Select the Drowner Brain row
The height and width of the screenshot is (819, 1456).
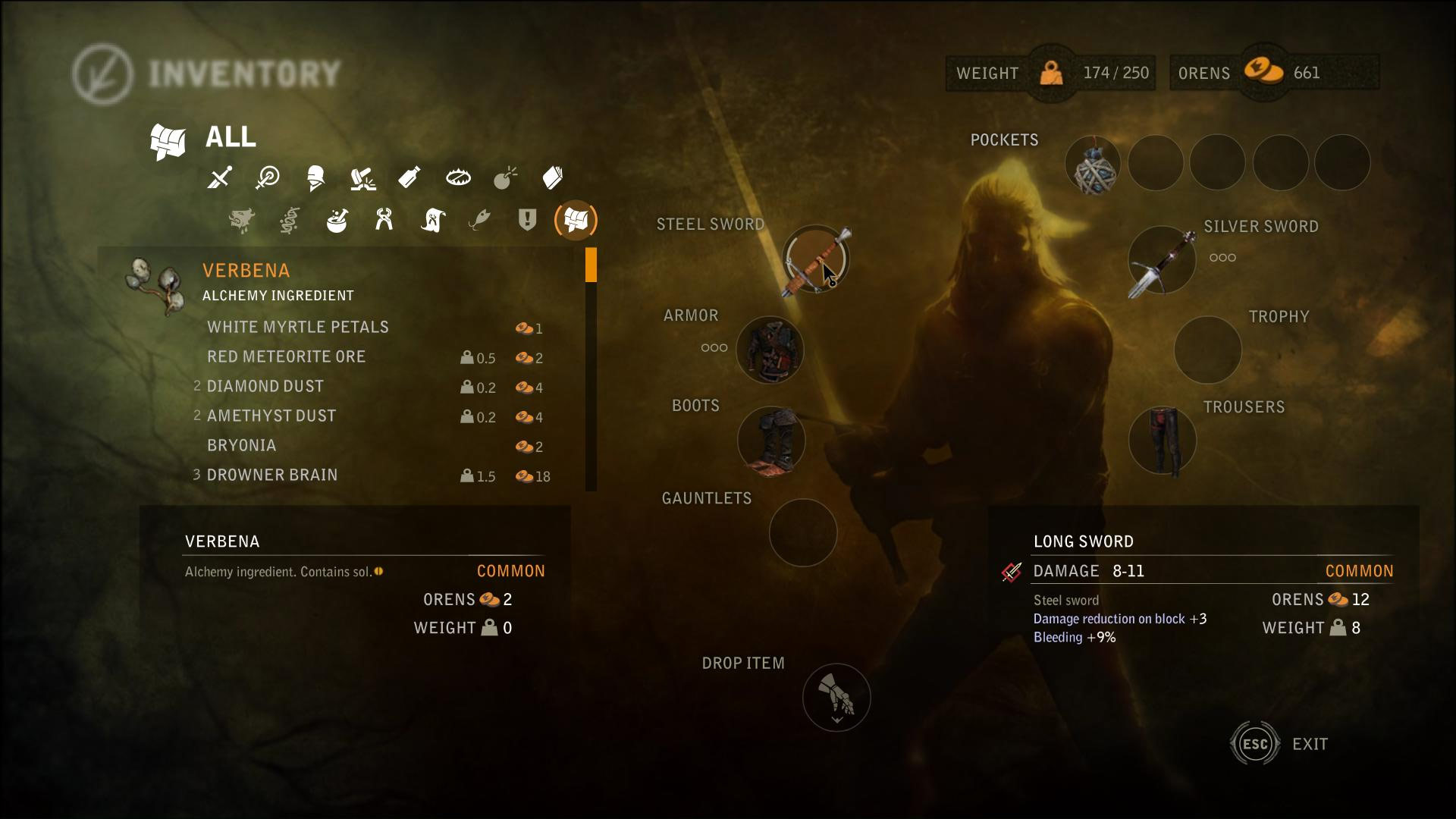(272, 475)
